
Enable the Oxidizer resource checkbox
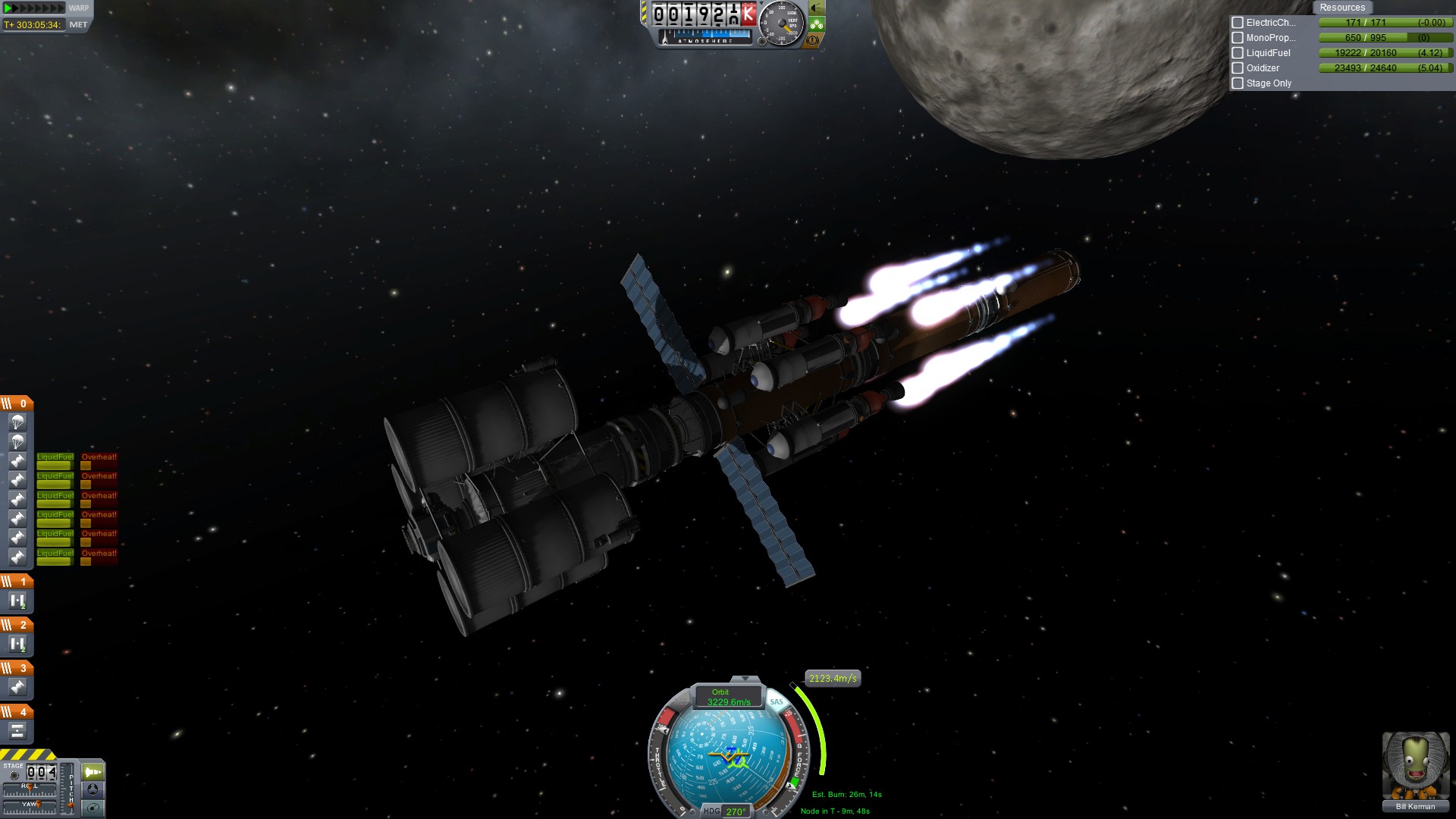1238,68
